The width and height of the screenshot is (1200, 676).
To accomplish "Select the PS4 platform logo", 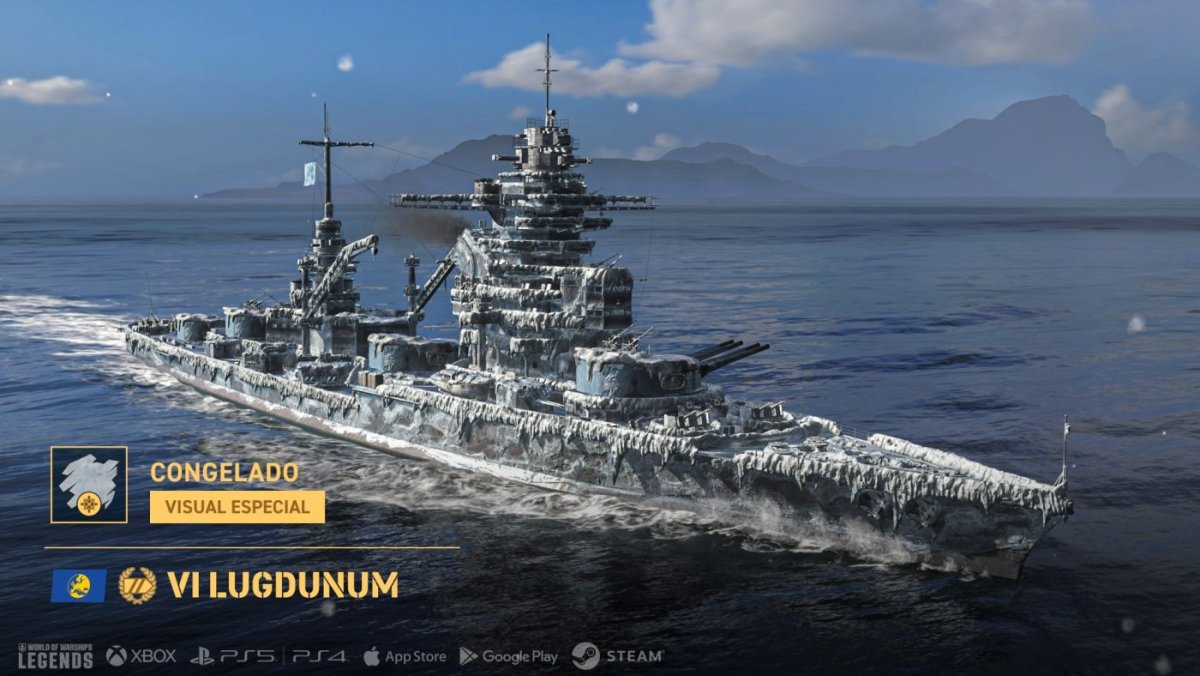I will point(319,656).
